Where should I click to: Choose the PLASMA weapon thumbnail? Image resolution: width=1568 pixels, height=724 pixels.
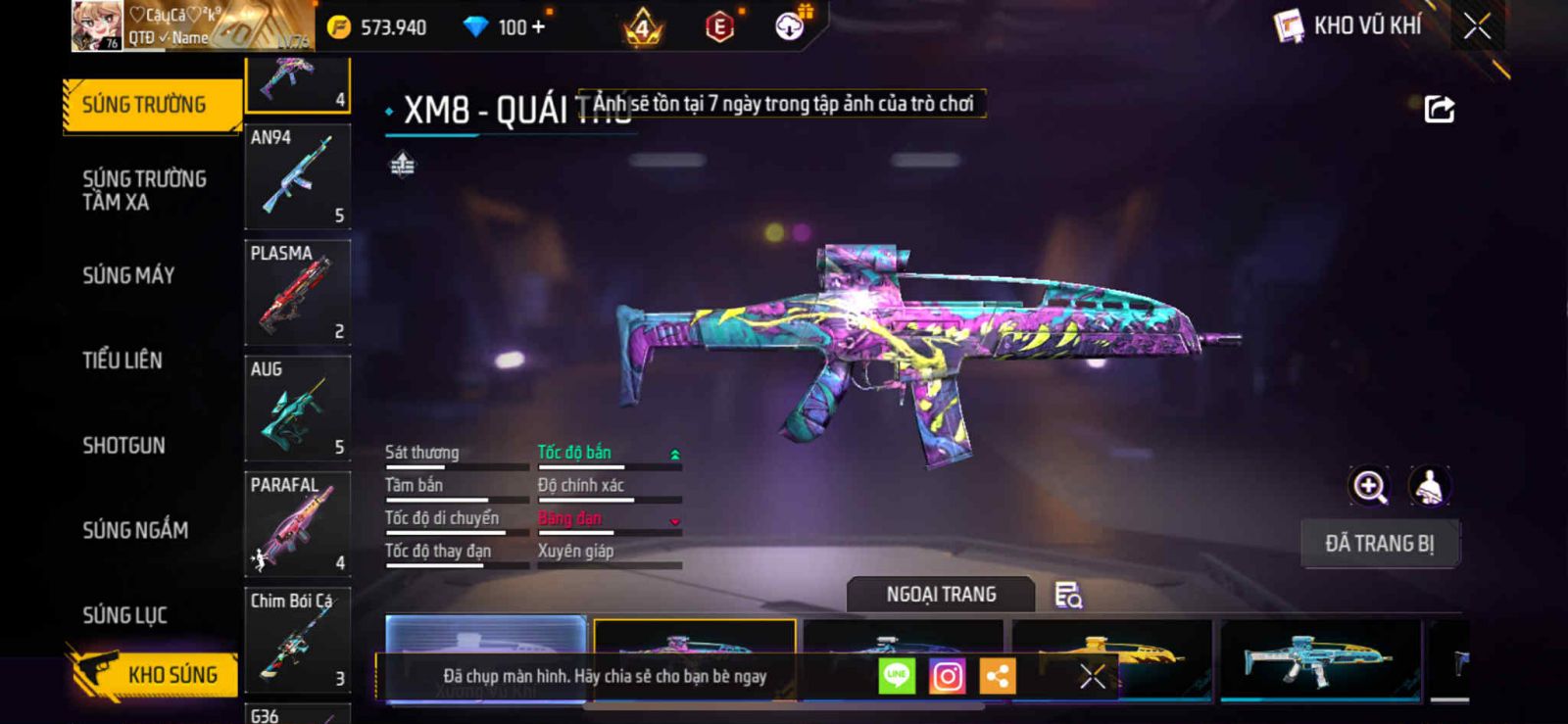pos(297,292)
